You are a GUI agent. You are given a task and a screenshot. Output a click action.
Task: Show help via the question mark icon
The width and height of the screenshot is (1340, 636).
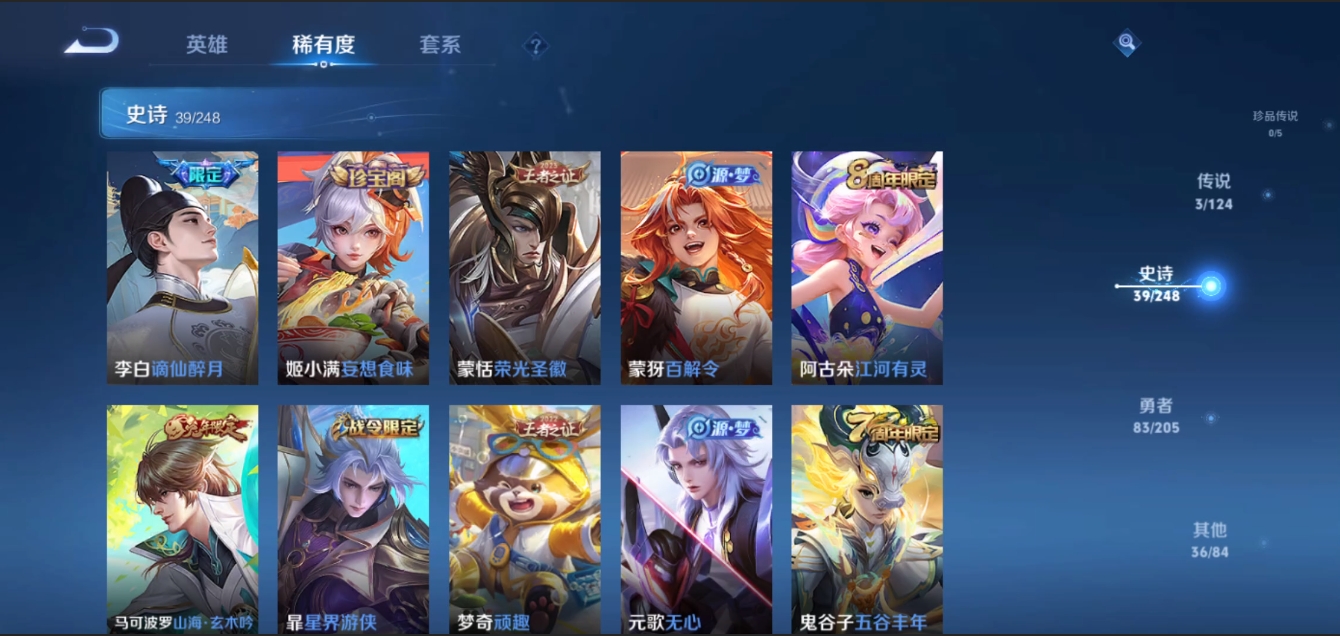pos(536,45)
